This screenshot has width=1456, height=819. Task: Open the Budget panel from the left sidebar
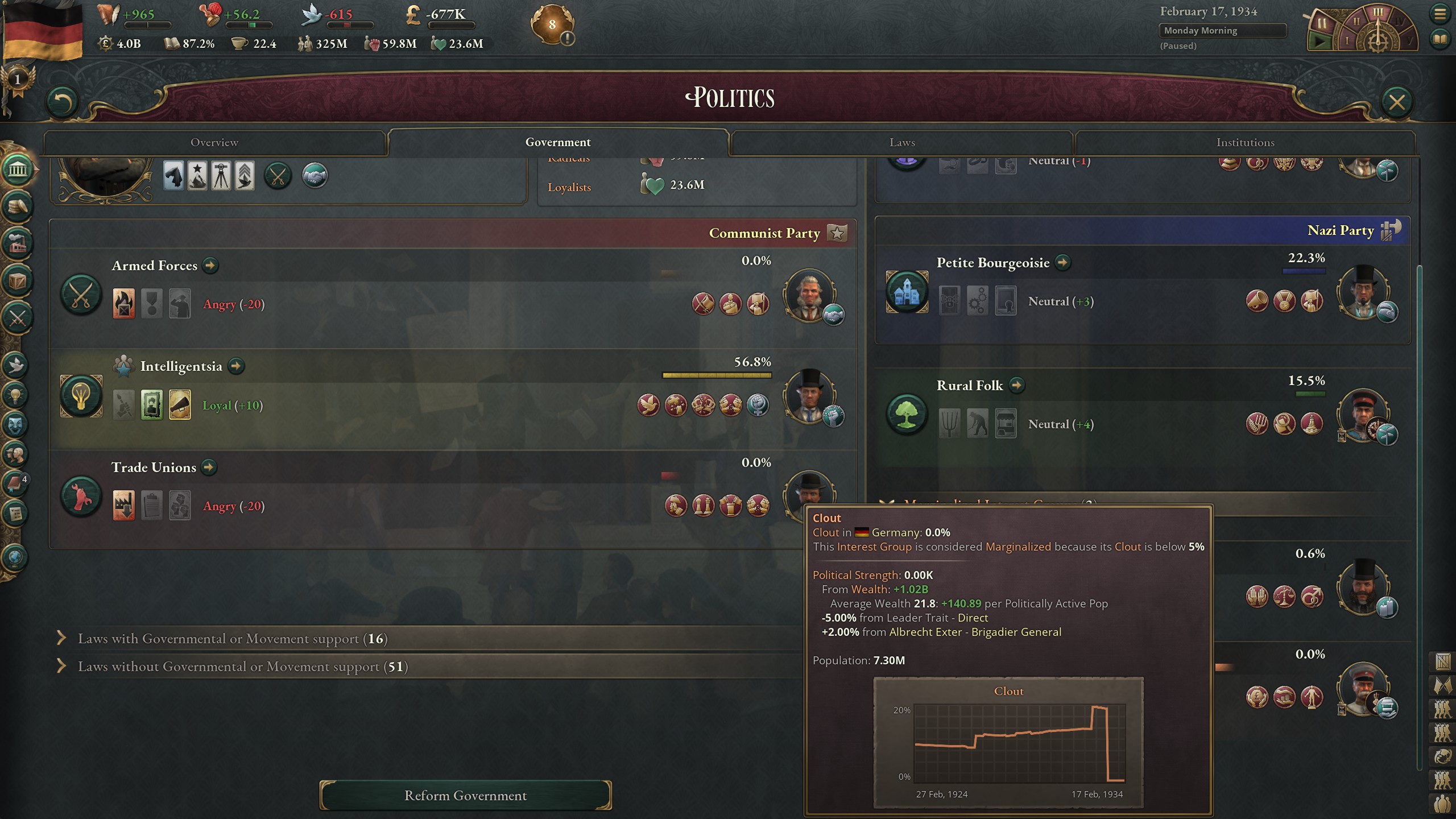pyautogui.click(x=17, y=205)
